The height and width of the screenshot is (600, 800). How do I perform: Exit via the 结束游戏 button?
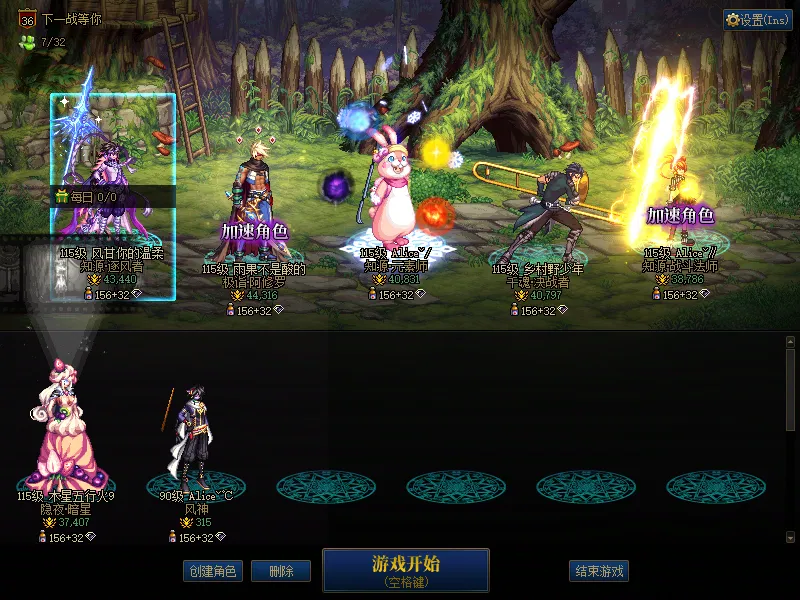tap(599, 571)
